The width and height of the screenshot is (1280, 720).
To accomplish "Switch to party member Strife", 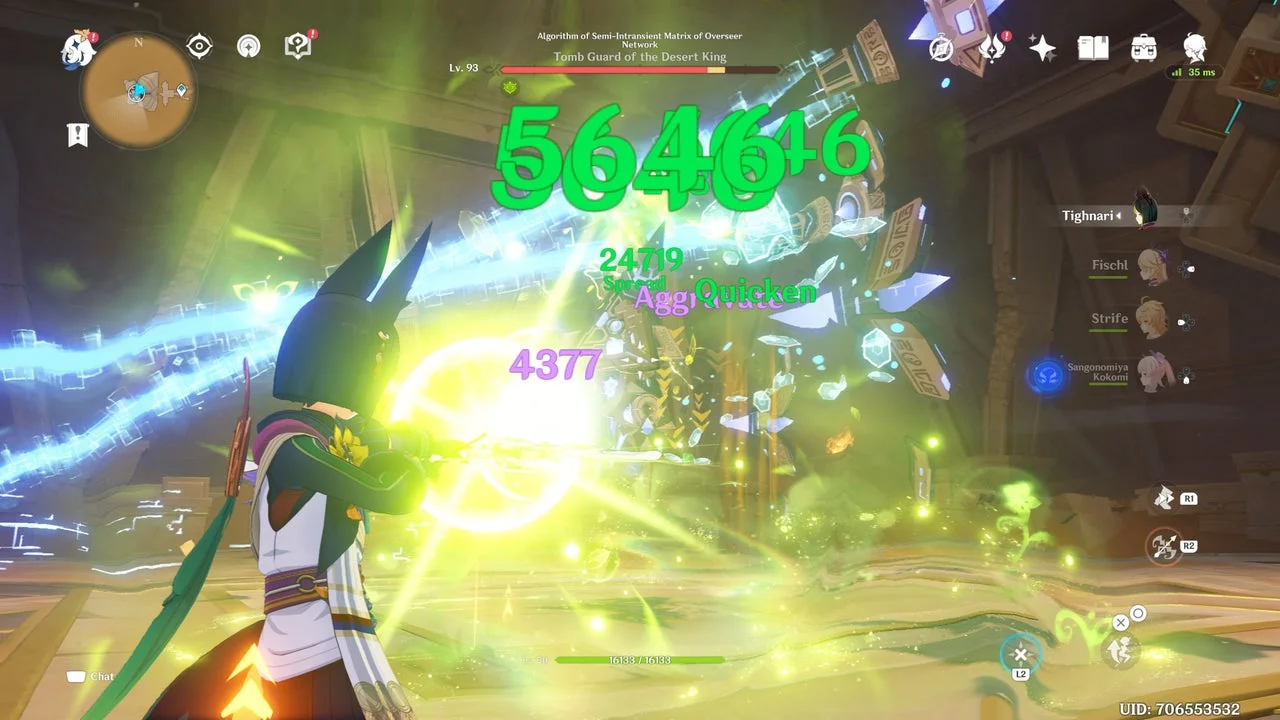I will (1153, 319).
